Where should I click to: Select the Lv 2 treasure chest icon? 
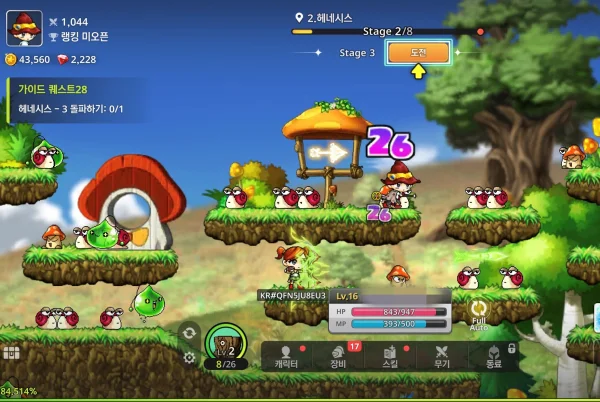click(226, 347)
